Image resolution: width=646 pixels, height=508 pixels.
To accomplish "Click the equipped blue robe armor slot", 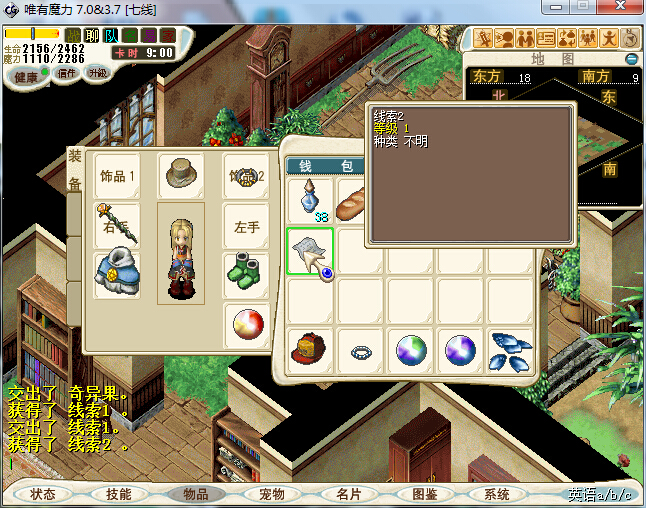I will coord(117,275).
